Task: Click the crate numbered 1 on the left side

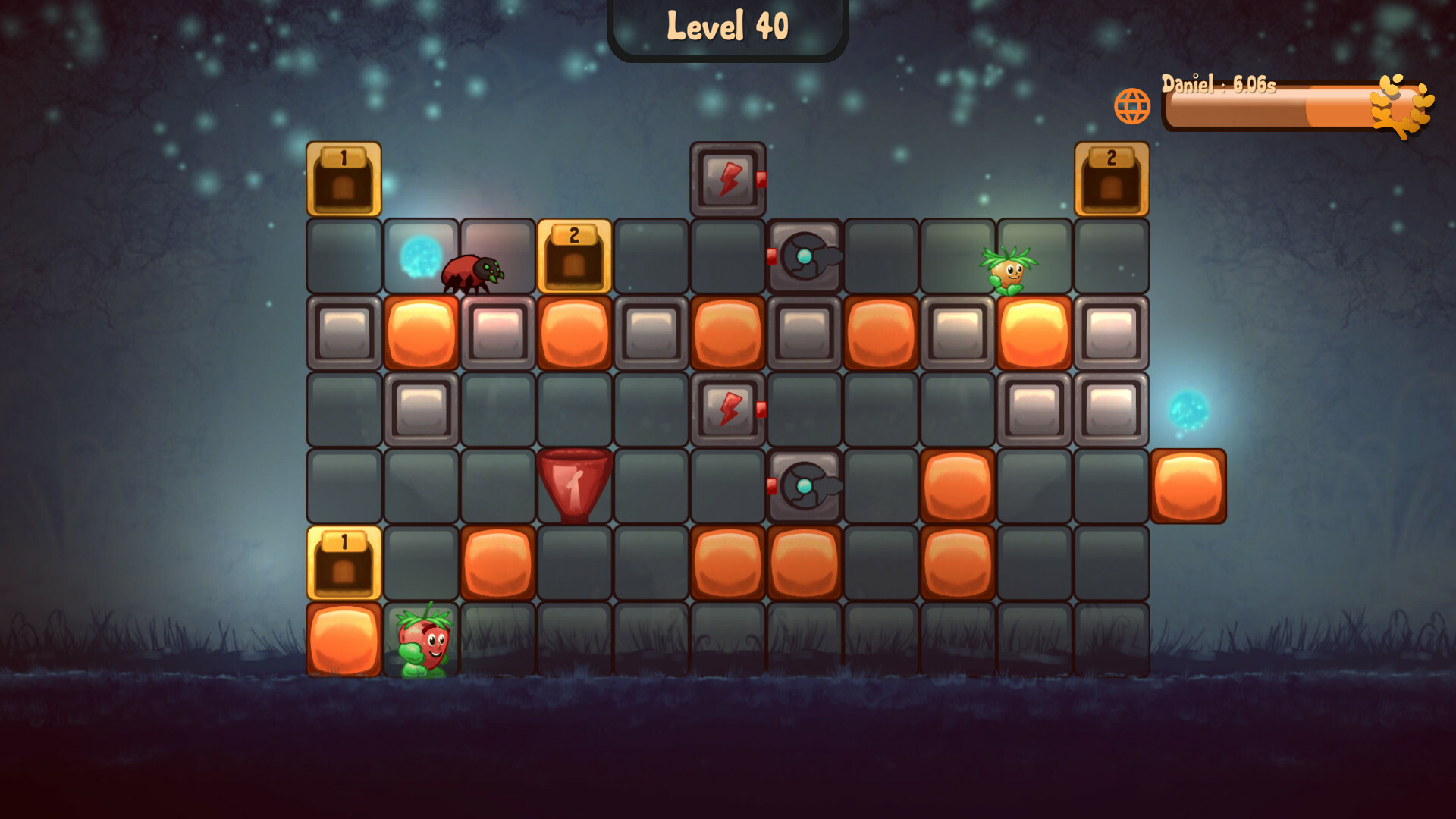Action: pos(344,563)
